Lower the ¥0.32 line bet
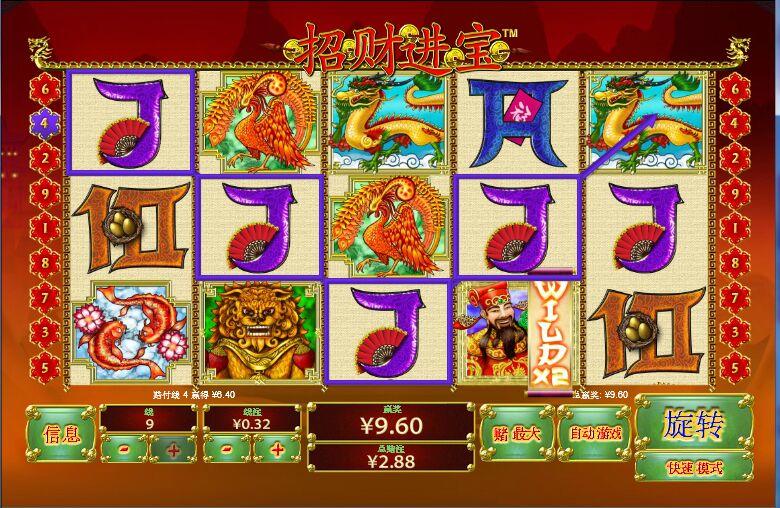Viewport: 780px width, 508px height. pyautogui.click(x=228, y=449)
